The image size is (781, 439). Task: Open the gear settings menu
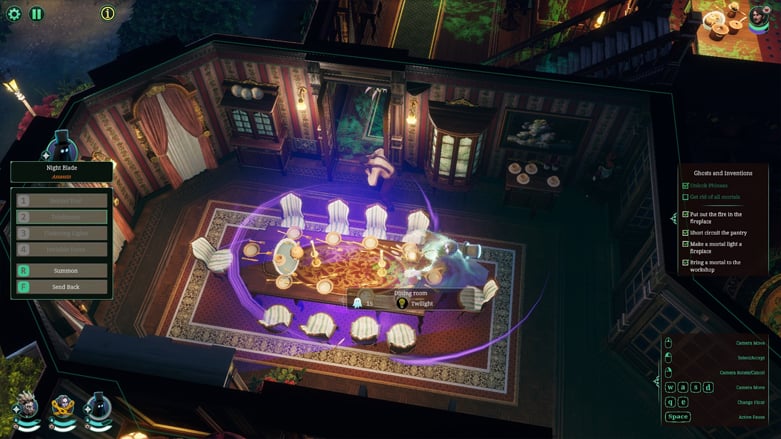click(x=14, y=14)
